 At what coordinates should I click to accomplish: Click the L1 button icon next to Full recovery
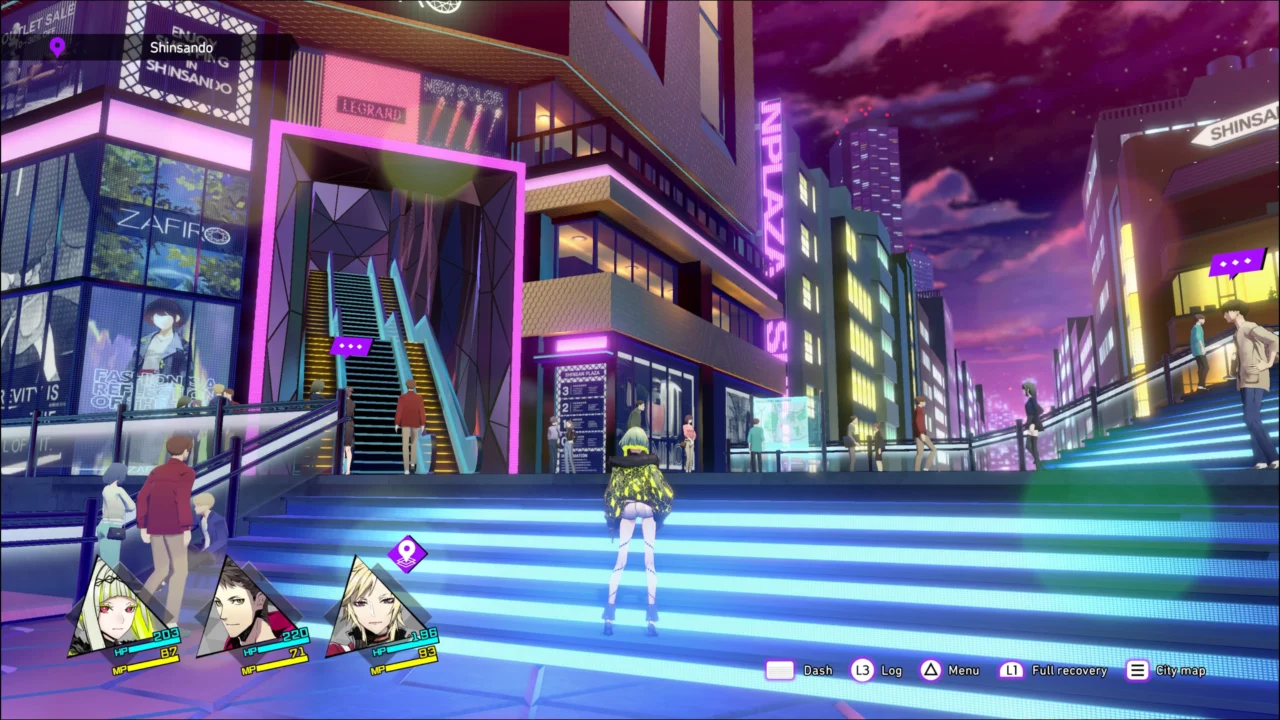pos(1011,670)
